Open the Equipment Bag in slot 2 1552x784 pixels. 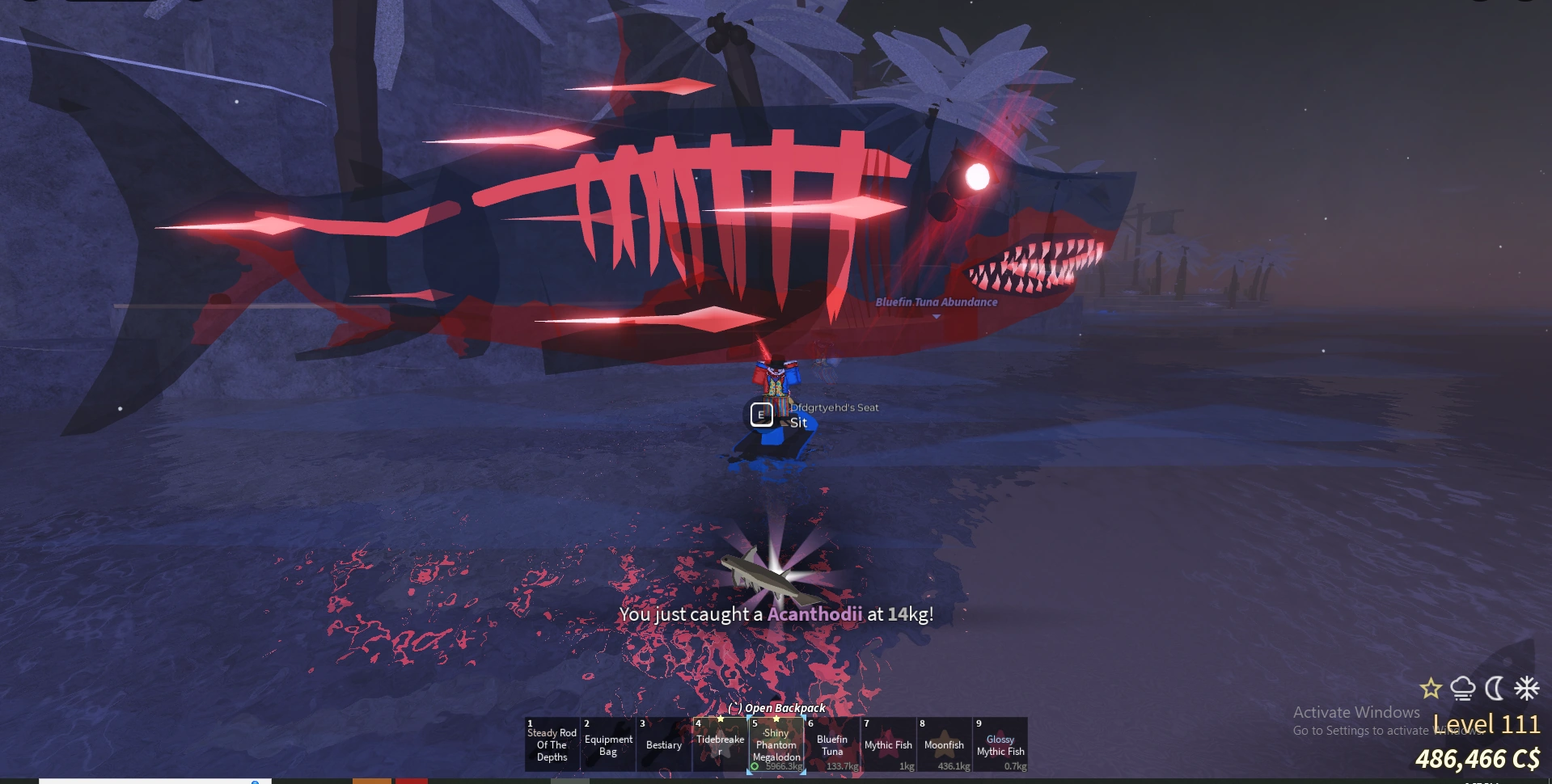[x=607, y=745]
